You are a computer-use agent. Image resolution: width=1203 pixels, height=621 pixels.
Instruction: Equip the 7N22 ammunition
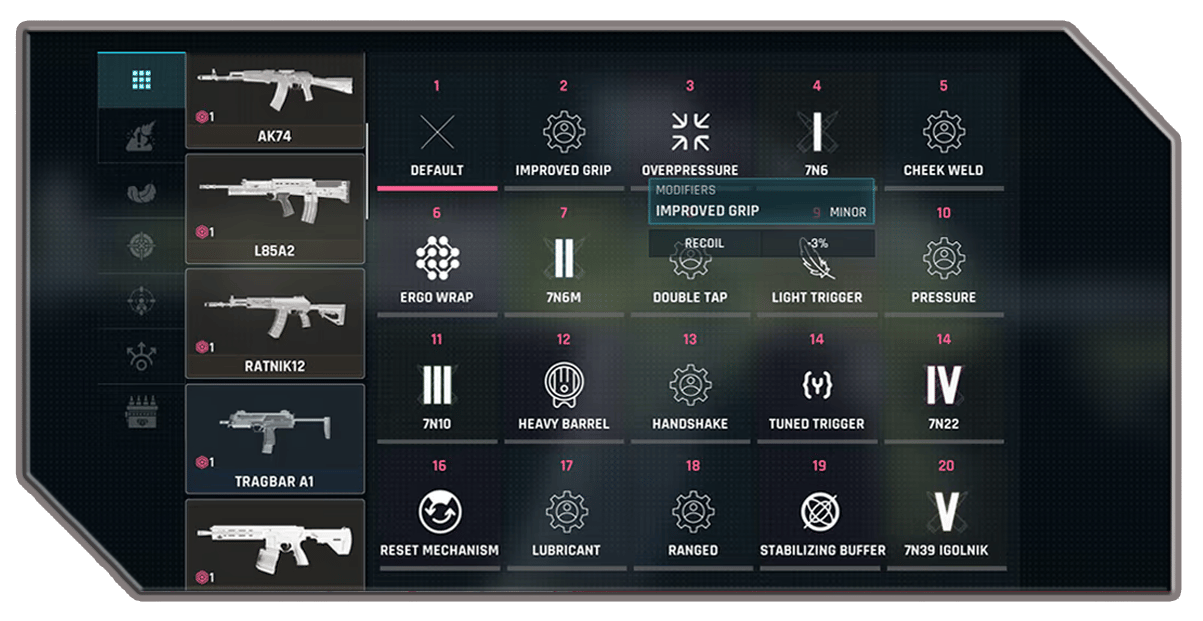coord(943,386)
